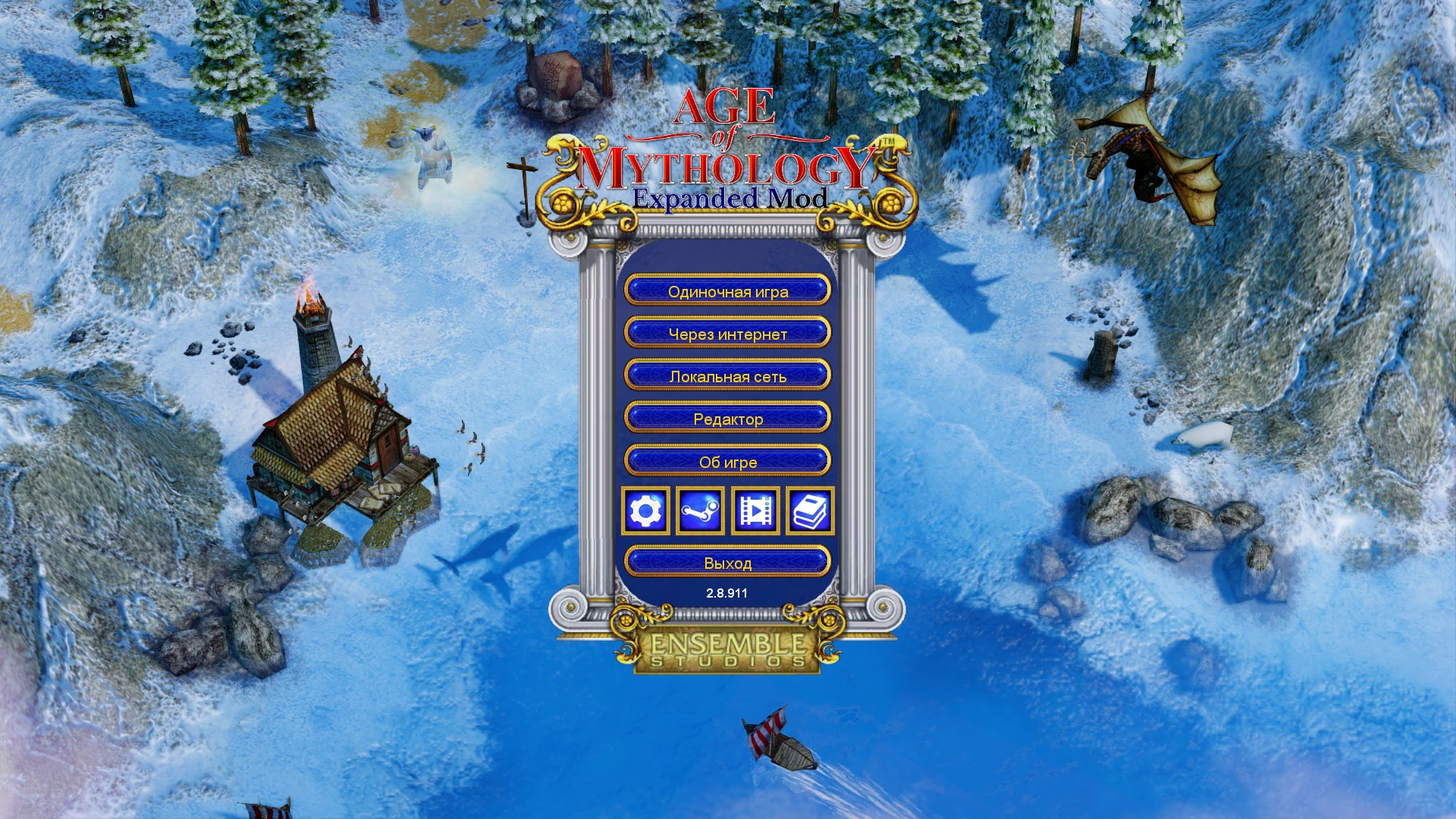
Task: Quit the game via Выход
Action: pyautogui.click(x=728, y=562)
